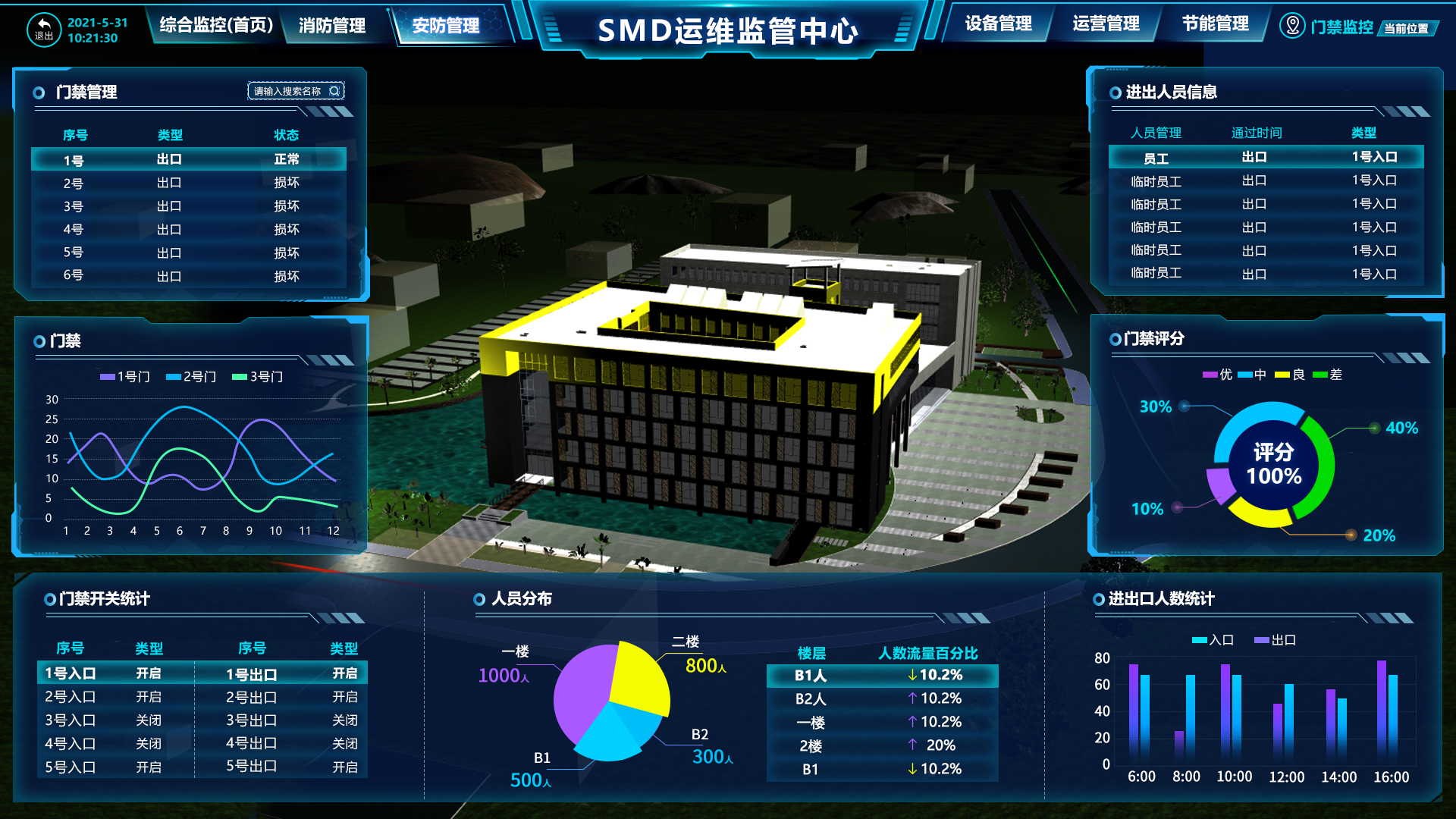The image size is (1456, 819).
Task: Click the circular indicator icon on 进出口人数统计 panel header
Action: tap(1097, 599)
